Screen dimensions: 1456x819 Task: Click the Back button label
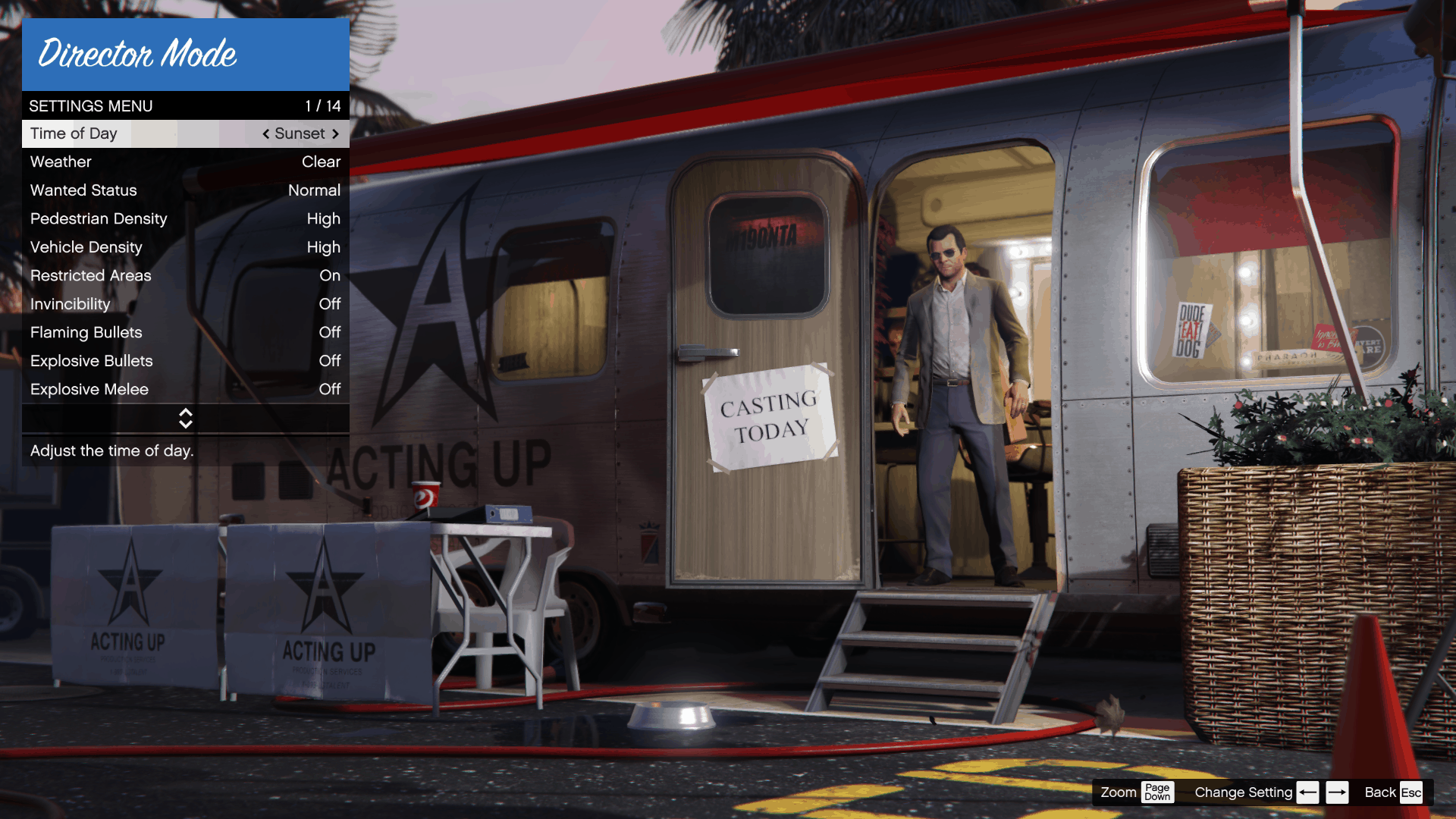pyautogui.click(x=1380, y=792)
